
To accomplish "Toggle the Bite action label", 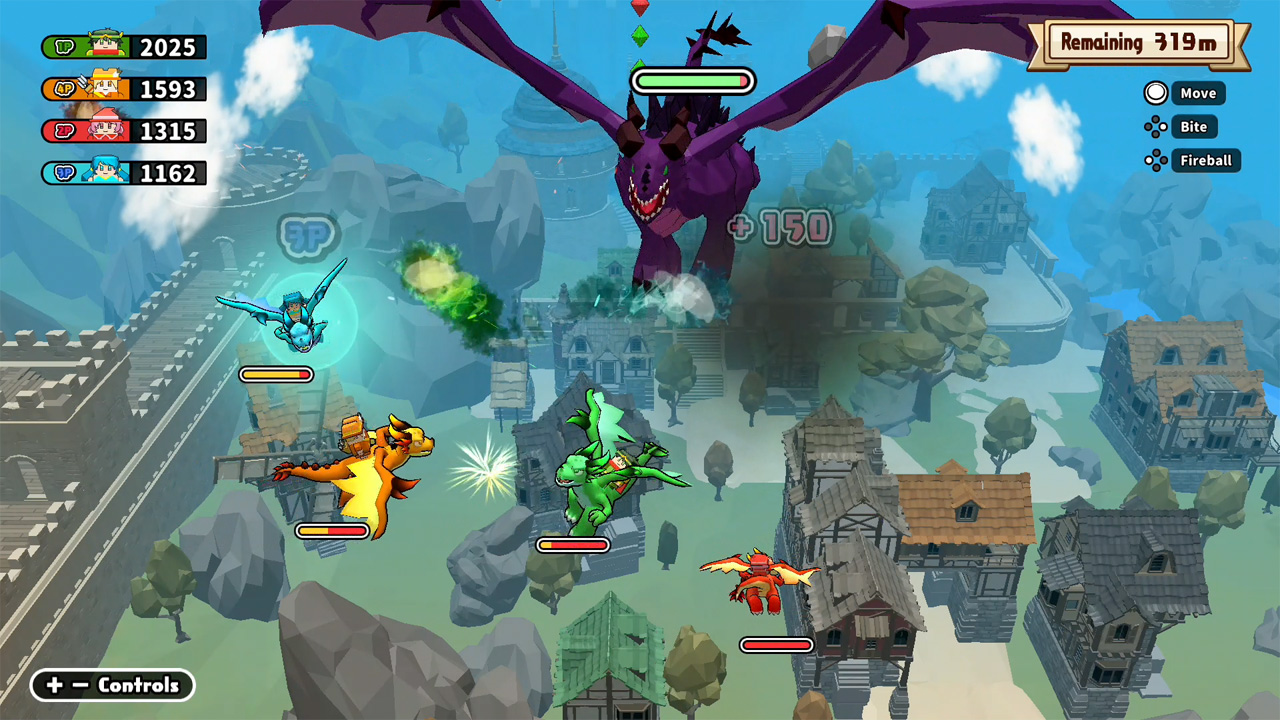I will [1193, 127].
